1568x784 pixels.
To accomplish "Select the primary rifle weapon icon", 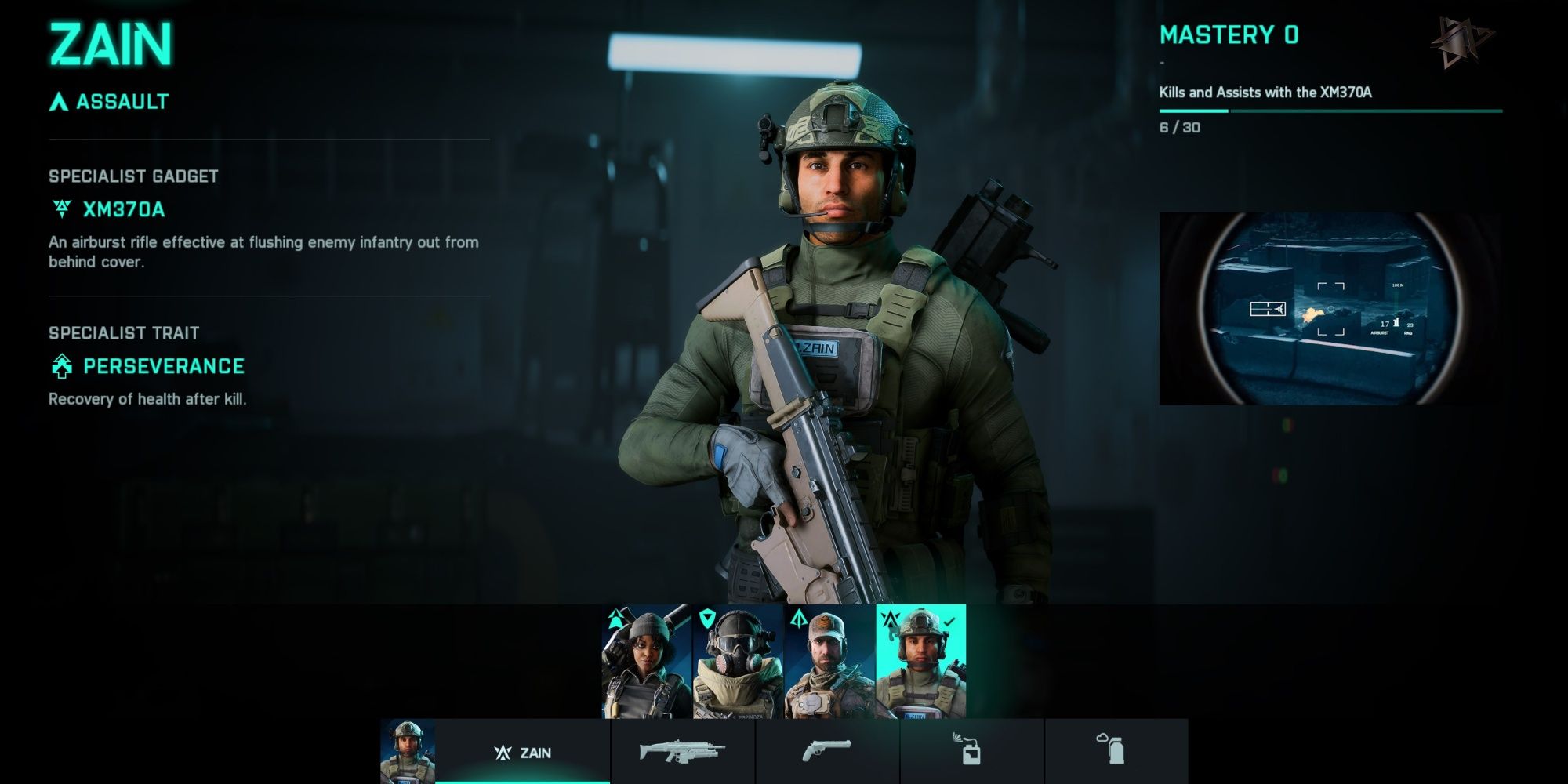I will [x=680, y=750].
